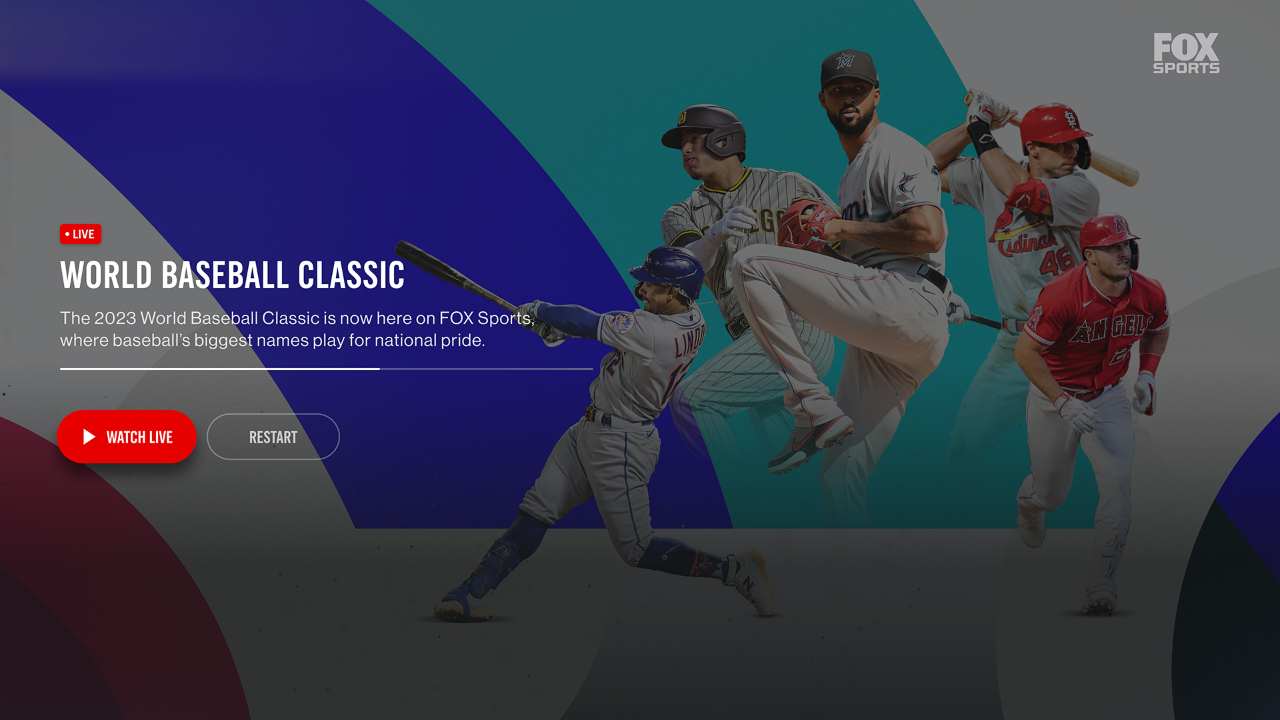Select the FOX Sports logo
1280x720 pixels.
[x=1186, y=53]
